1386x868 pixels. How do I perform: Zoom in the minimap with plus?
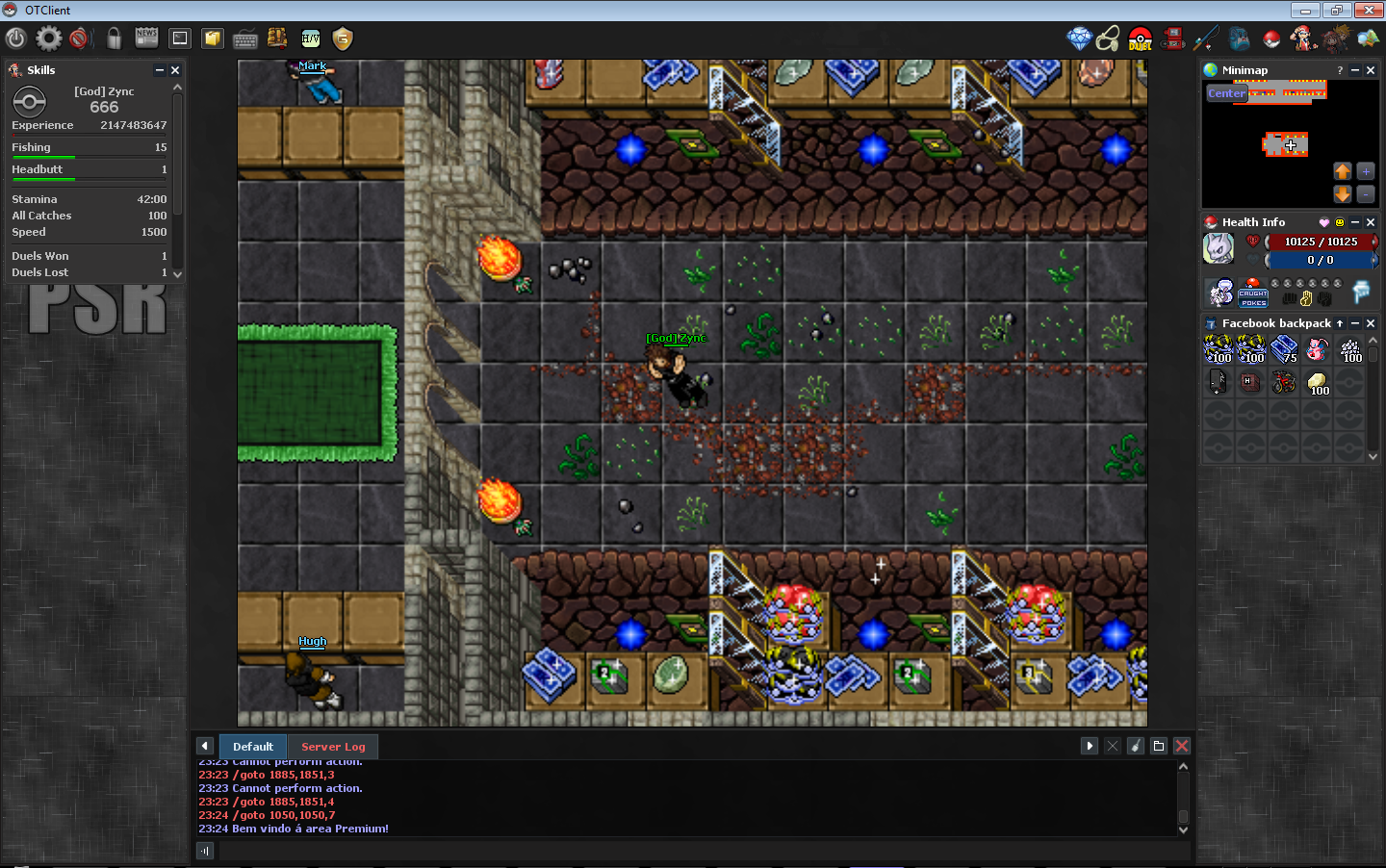(x=1366, y=171)
